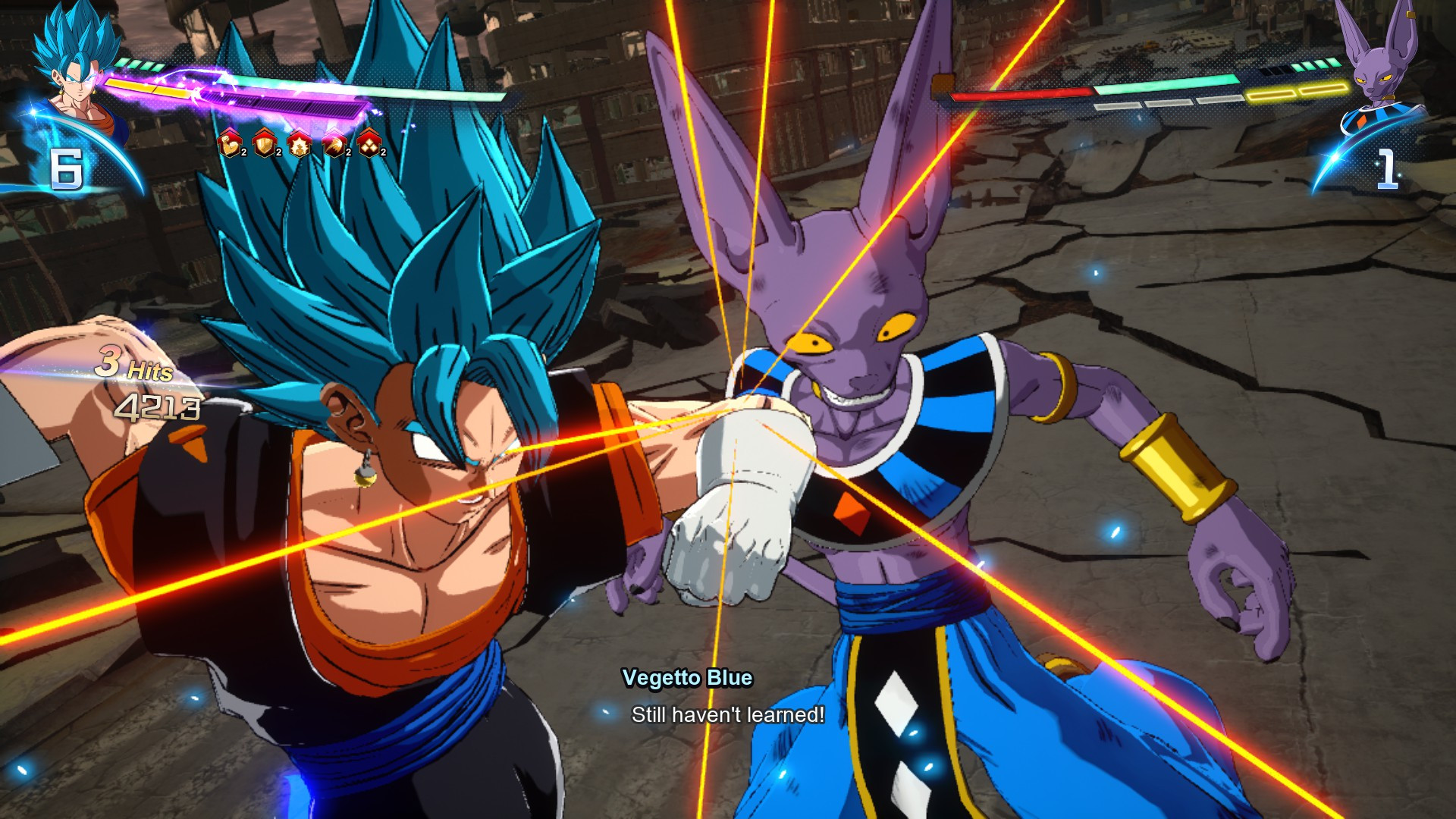Expand Vegetto's skill count badge showing 6
The width and height of the screenshot is (1456, 819).
(68, 168)
